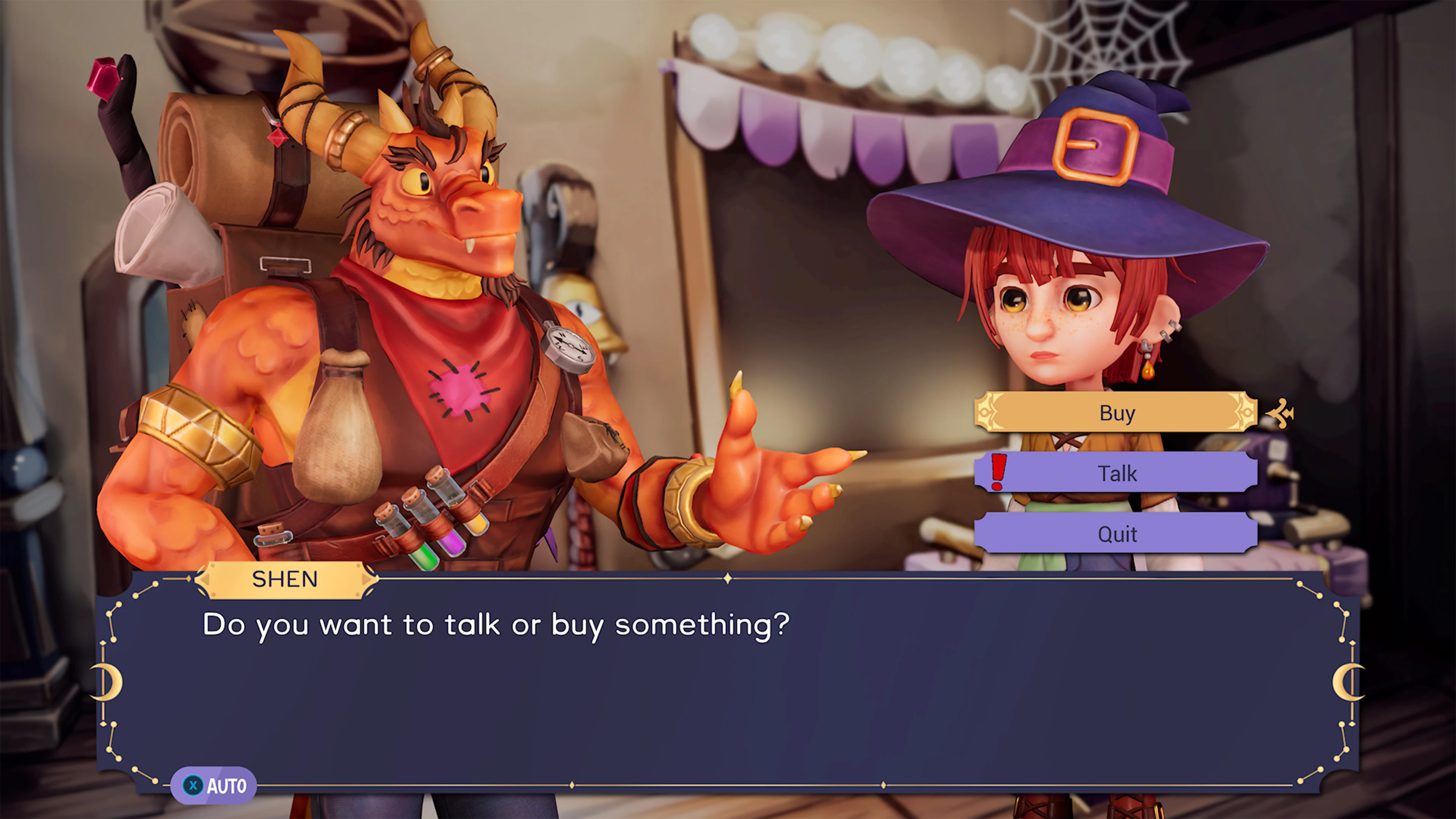Click the X controller button icon on AUTO
This screenshot has width=1456, height=819.
(193, 784)
